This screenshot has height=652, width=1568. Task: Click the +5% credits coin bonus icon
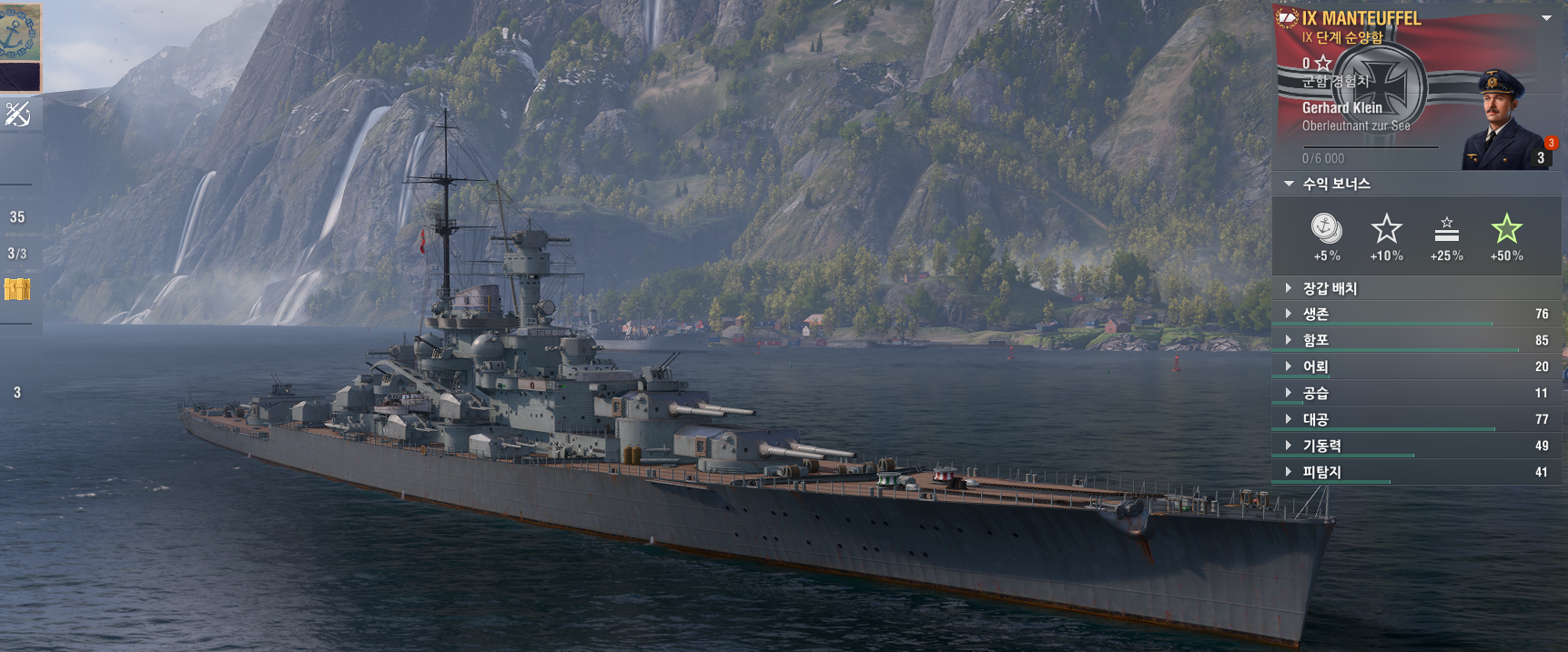point(1326,227)
